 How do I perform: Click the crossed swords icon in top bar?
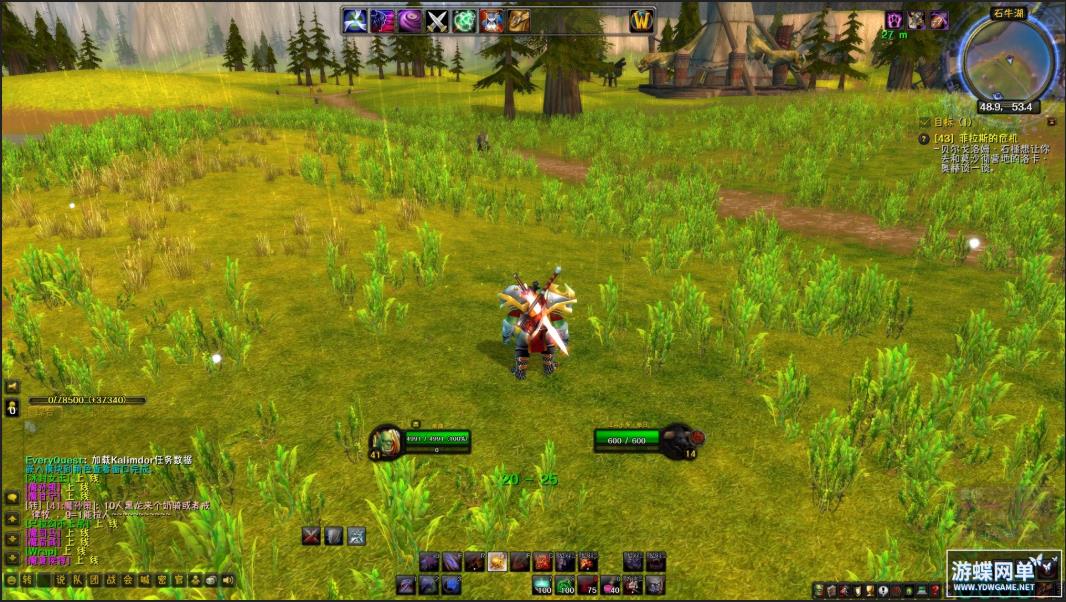(x=437, y=21)
